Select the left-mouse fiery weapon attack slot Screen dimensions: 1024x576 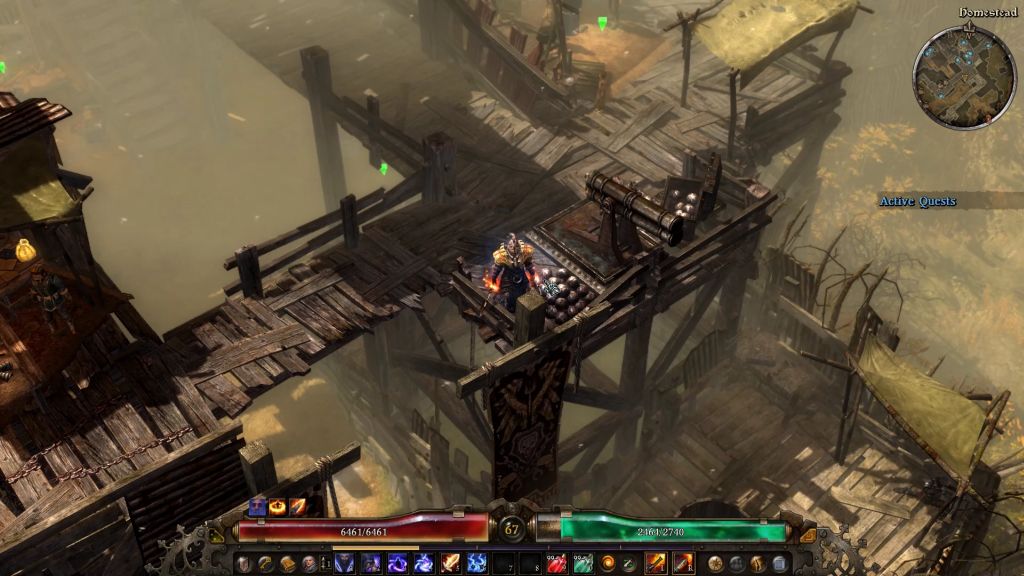click(657, 564)
